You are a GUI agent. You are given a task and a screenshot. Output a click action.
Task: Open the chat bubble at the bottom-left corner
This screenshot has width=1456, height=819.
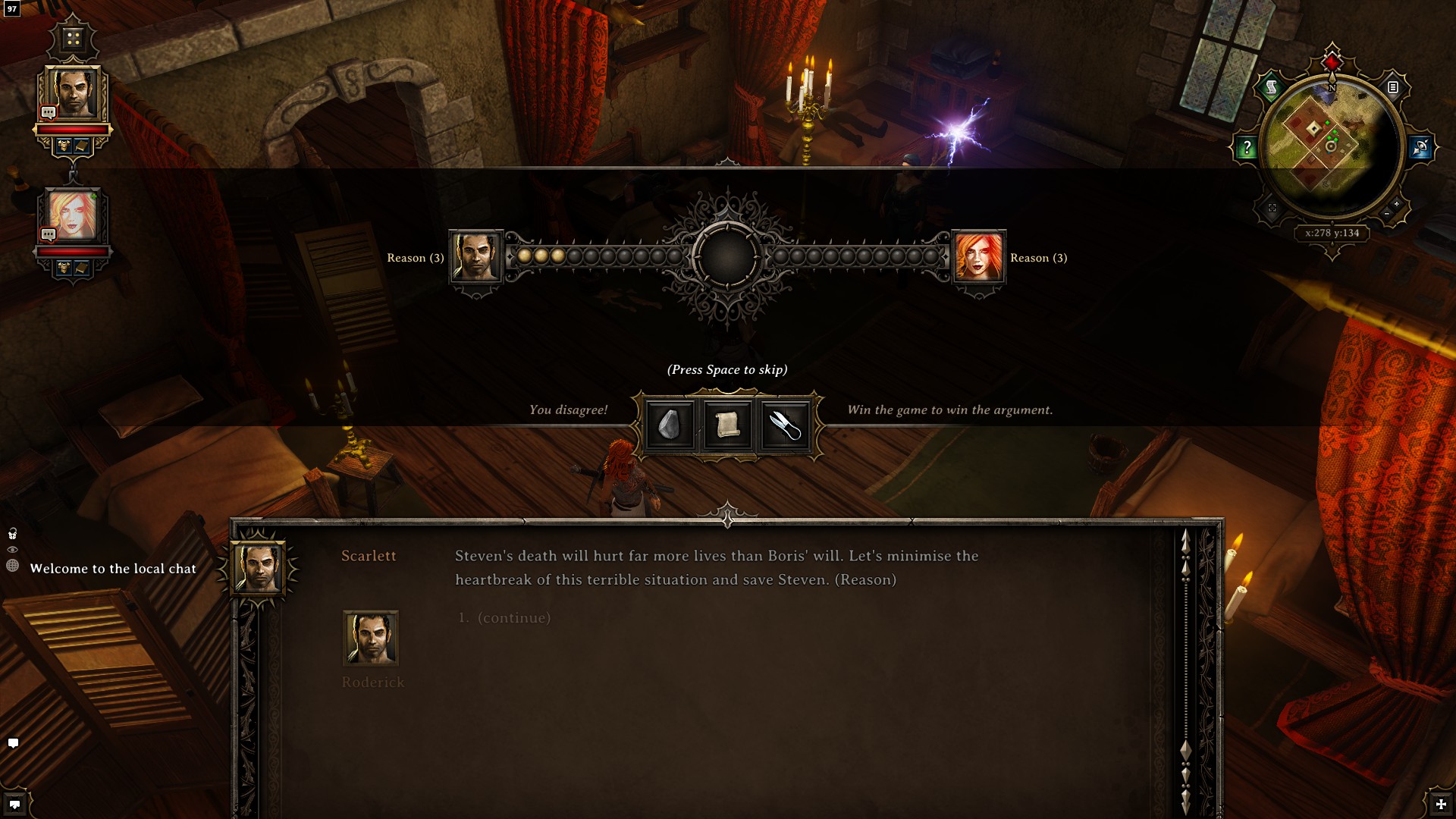[x=13, y=744]
